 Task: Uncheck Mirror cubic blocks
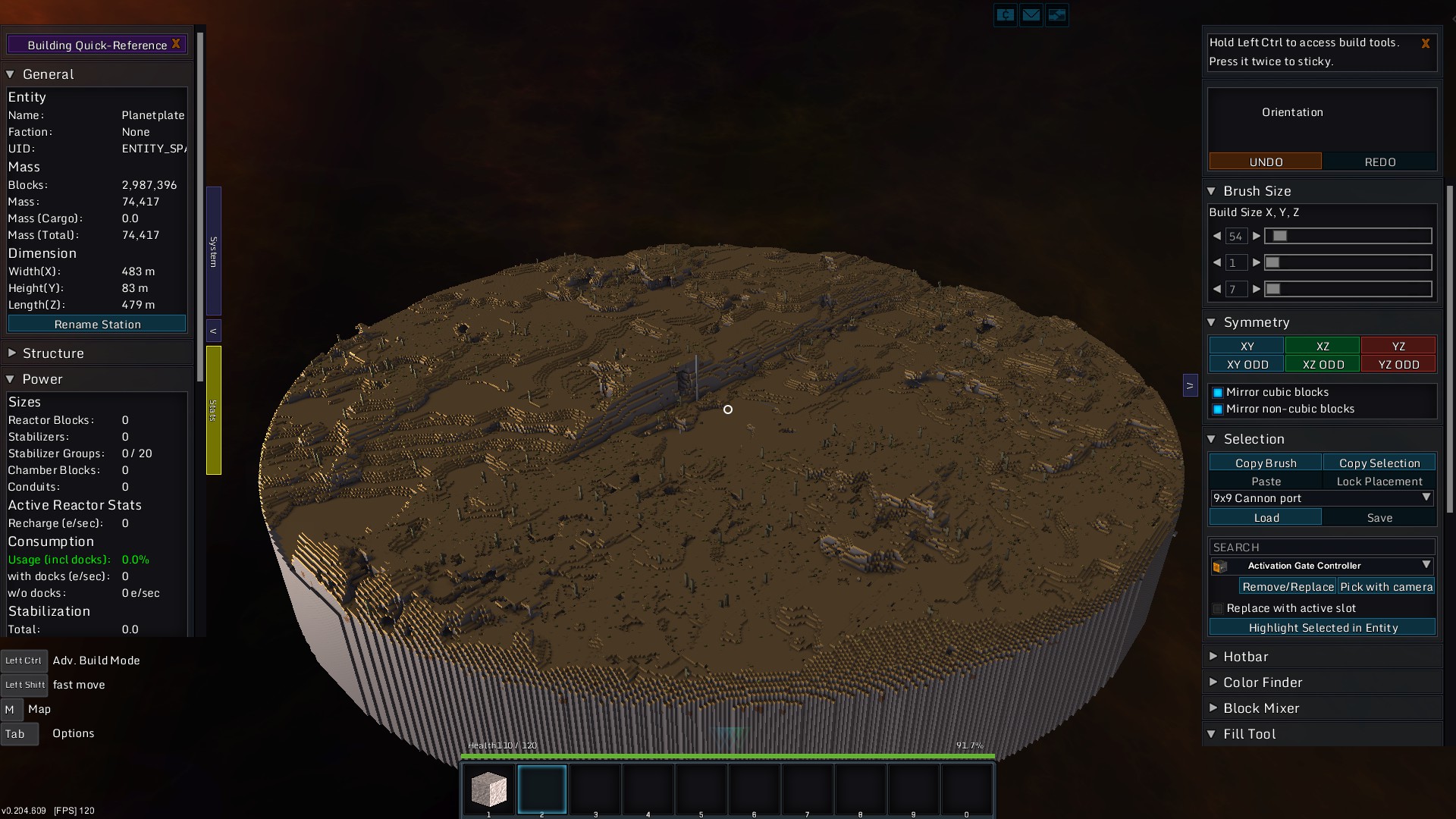coord(1218,392)
